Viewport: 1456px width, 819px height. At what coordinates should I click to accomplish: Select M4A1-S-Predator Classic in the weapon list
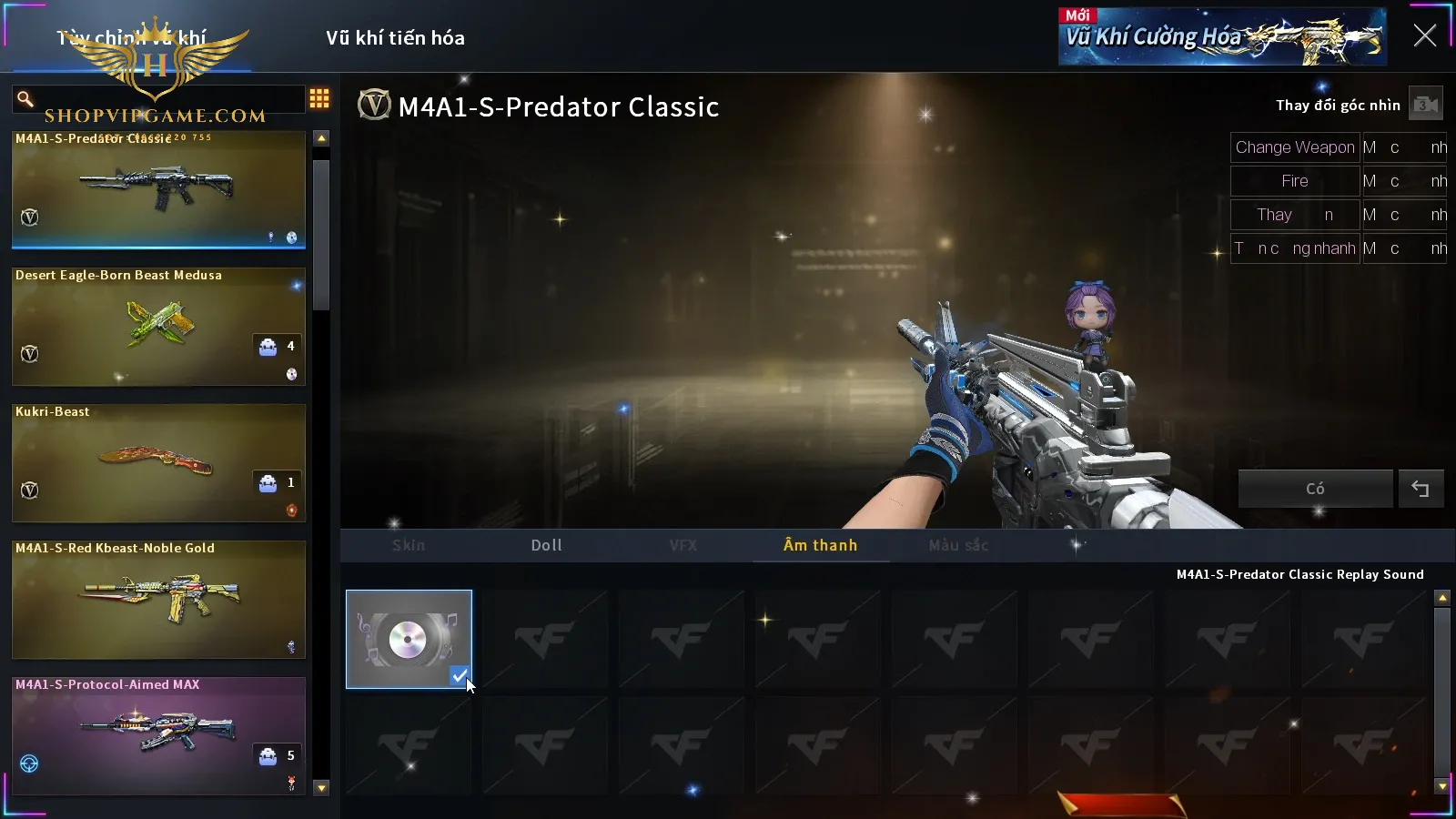pyautogui.click(x=158, y=189)
